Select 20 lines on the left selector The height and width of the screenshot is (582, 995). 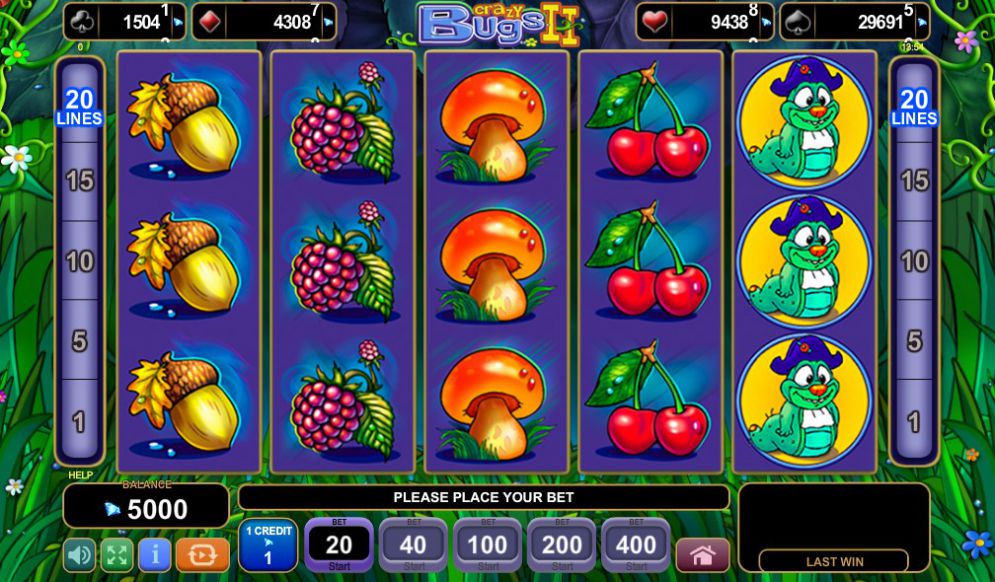(79, 107)
